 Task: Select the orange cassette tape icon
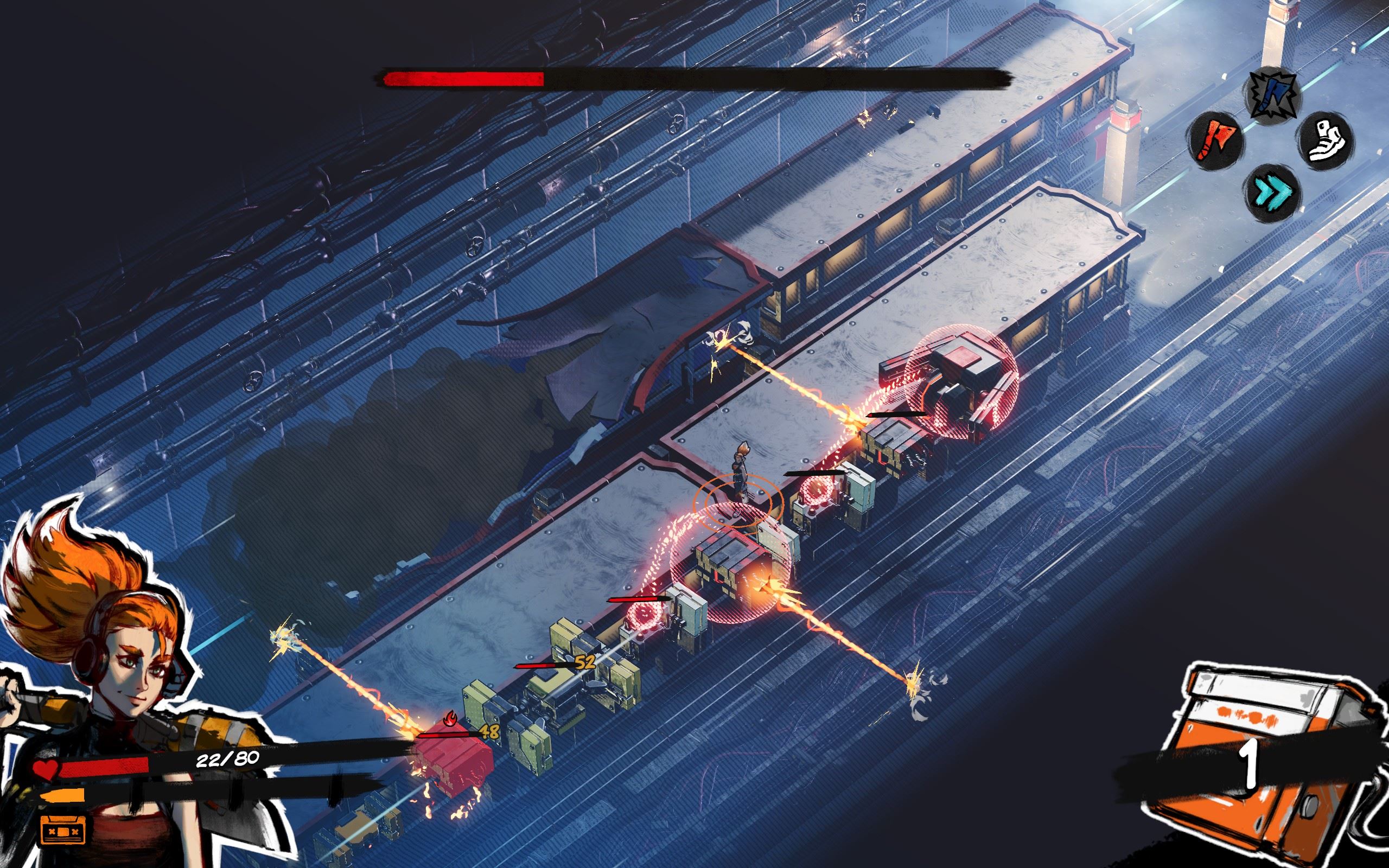[63, 831]
